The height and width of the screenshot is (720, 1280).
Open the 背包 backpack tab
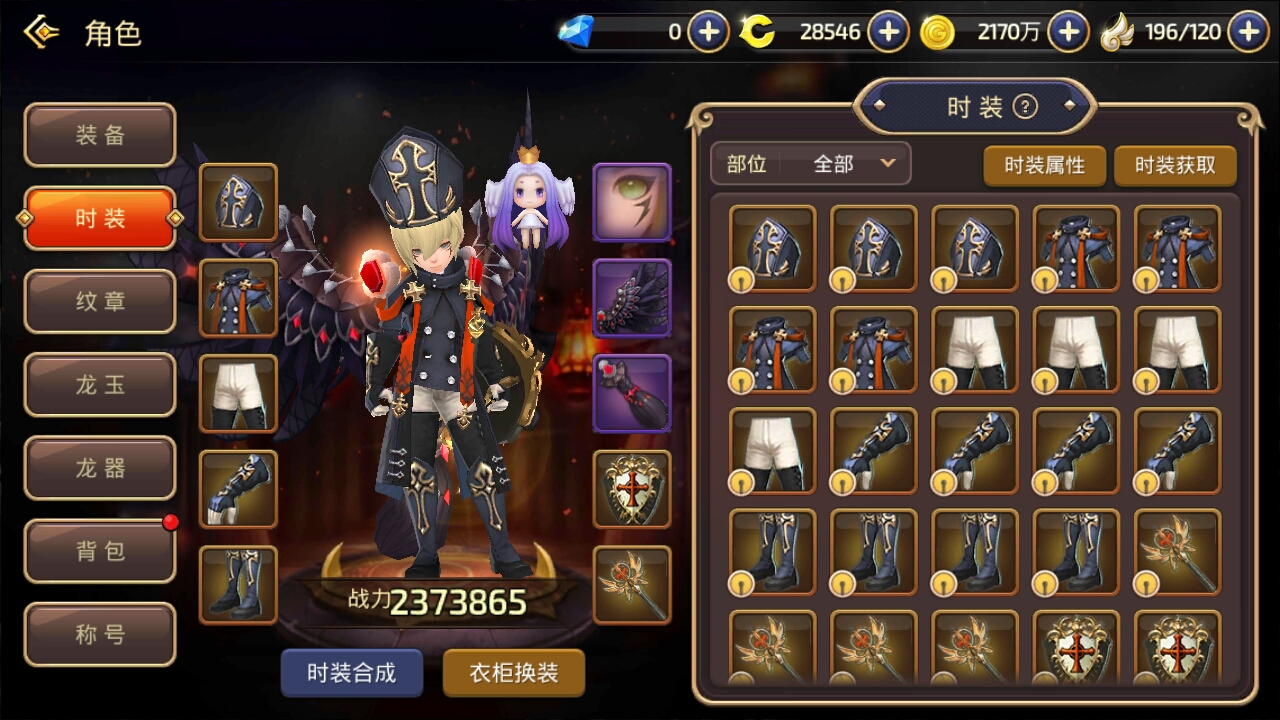[x=100, y=550]
